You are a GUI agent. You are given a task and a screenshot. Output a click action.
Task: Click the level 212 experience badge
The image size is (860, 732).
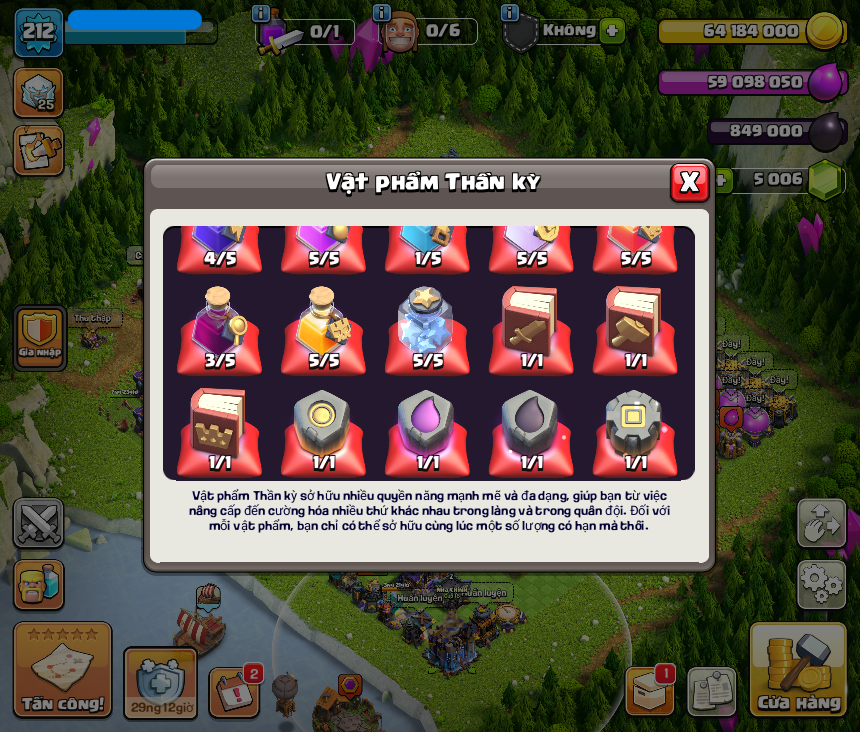39,32
